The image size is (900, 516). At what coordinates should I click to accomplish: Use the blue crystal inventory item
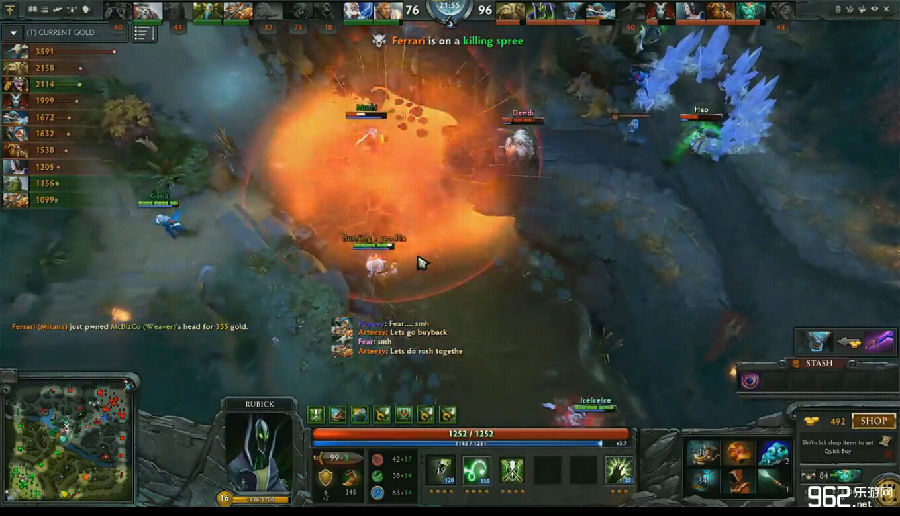773,453
